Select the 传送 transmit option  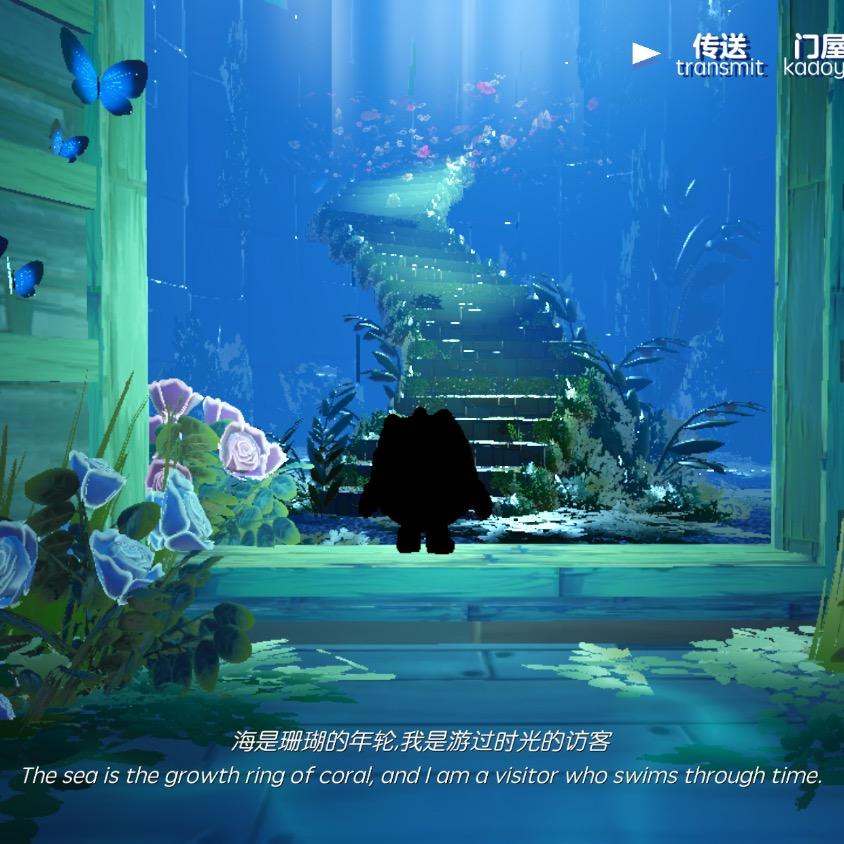[x=720, y=56]
